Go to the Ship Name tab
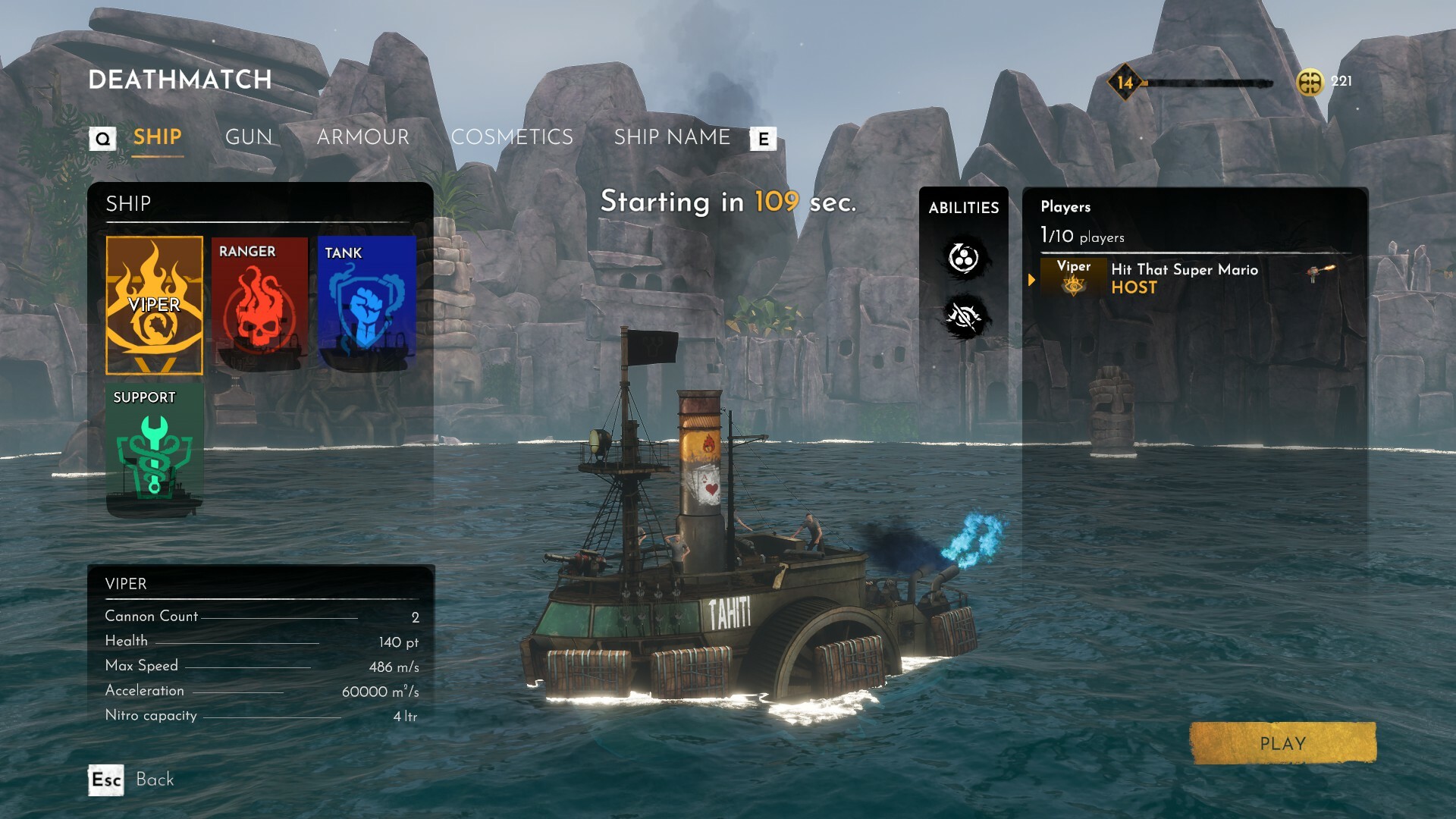 point(672,137)
